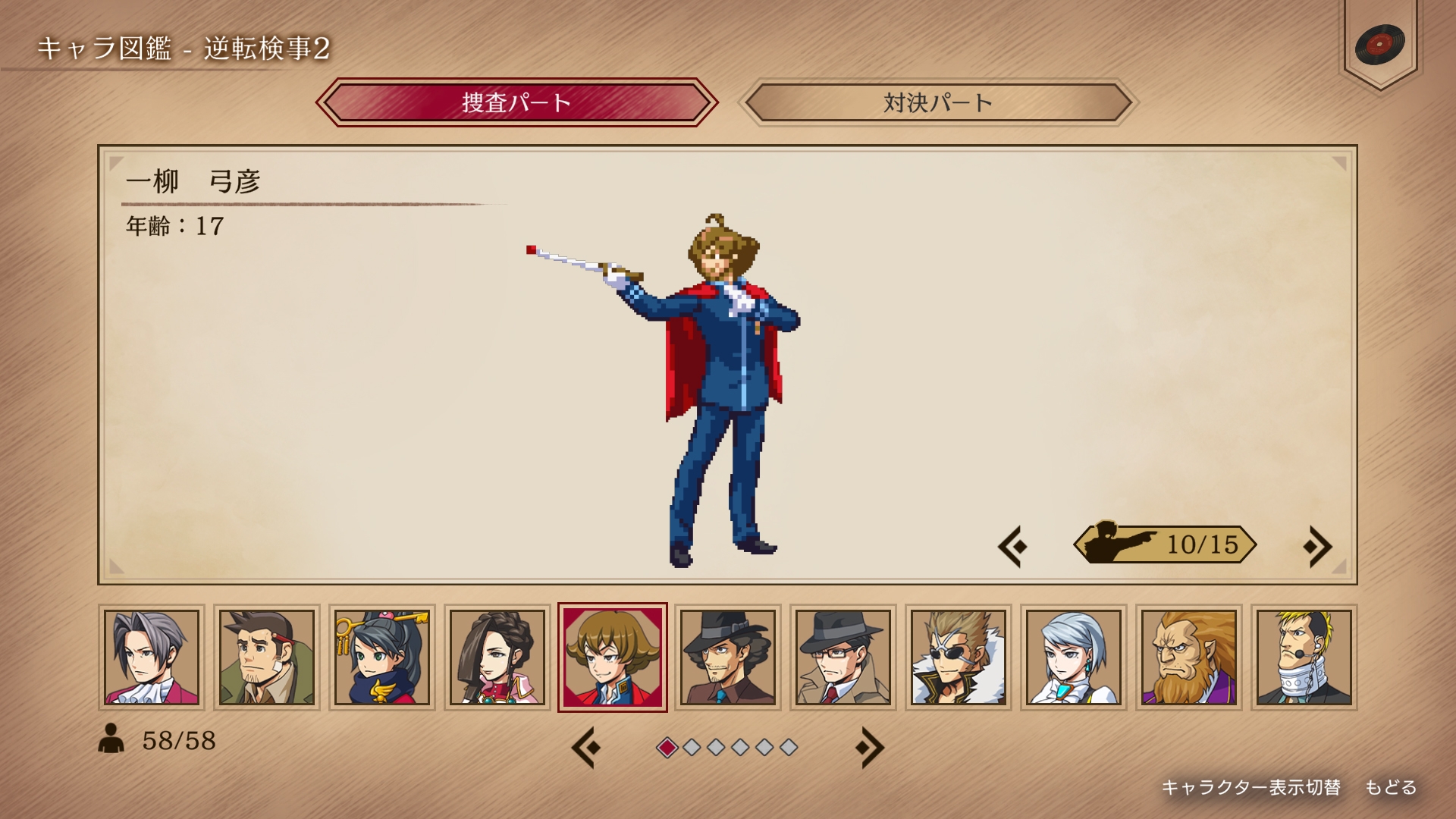Choose the sunglasses man with fur collar
This screenshot has width=1456, height=819.
pyautogui.click(x=959, y=657)
